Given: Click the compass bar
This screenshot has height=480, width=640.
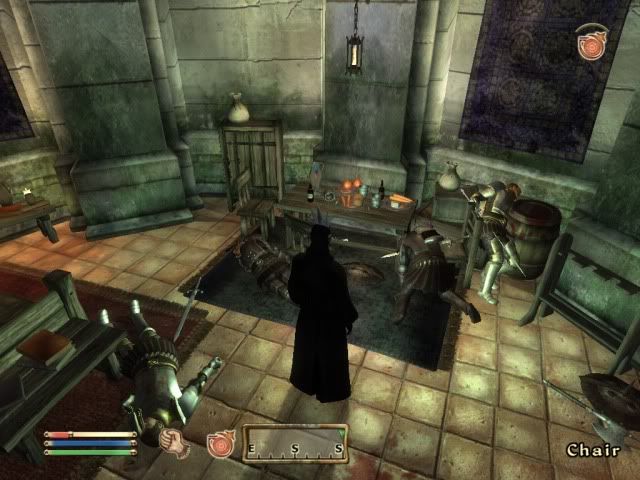Looking at the screenshot, I should point(295,442).
